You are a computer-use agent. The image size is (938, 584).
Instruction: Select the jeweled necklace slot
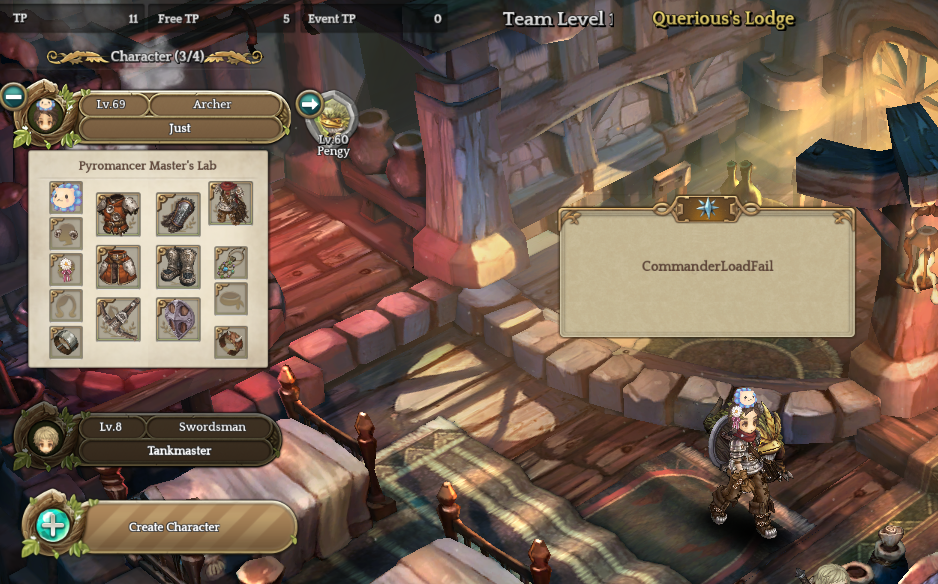[x=230, y=263]
